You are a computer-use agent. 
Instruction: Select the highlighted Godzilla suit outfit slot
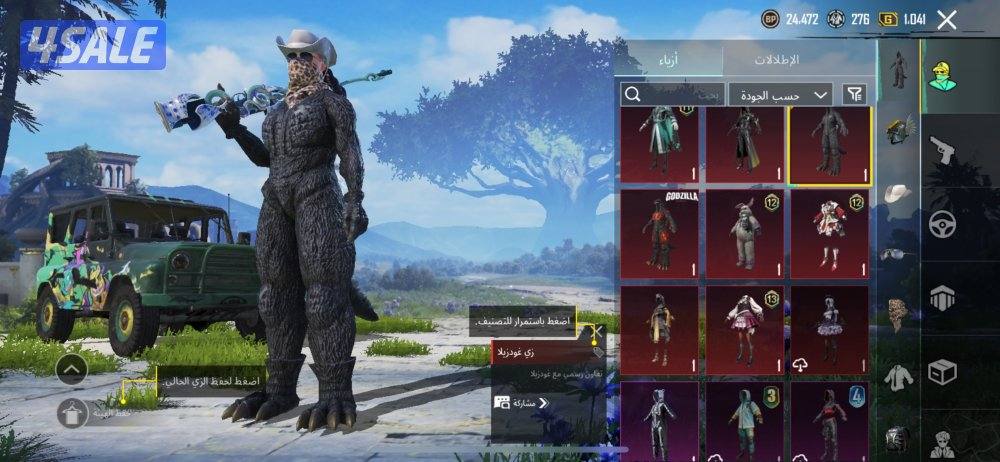[830, 146]
